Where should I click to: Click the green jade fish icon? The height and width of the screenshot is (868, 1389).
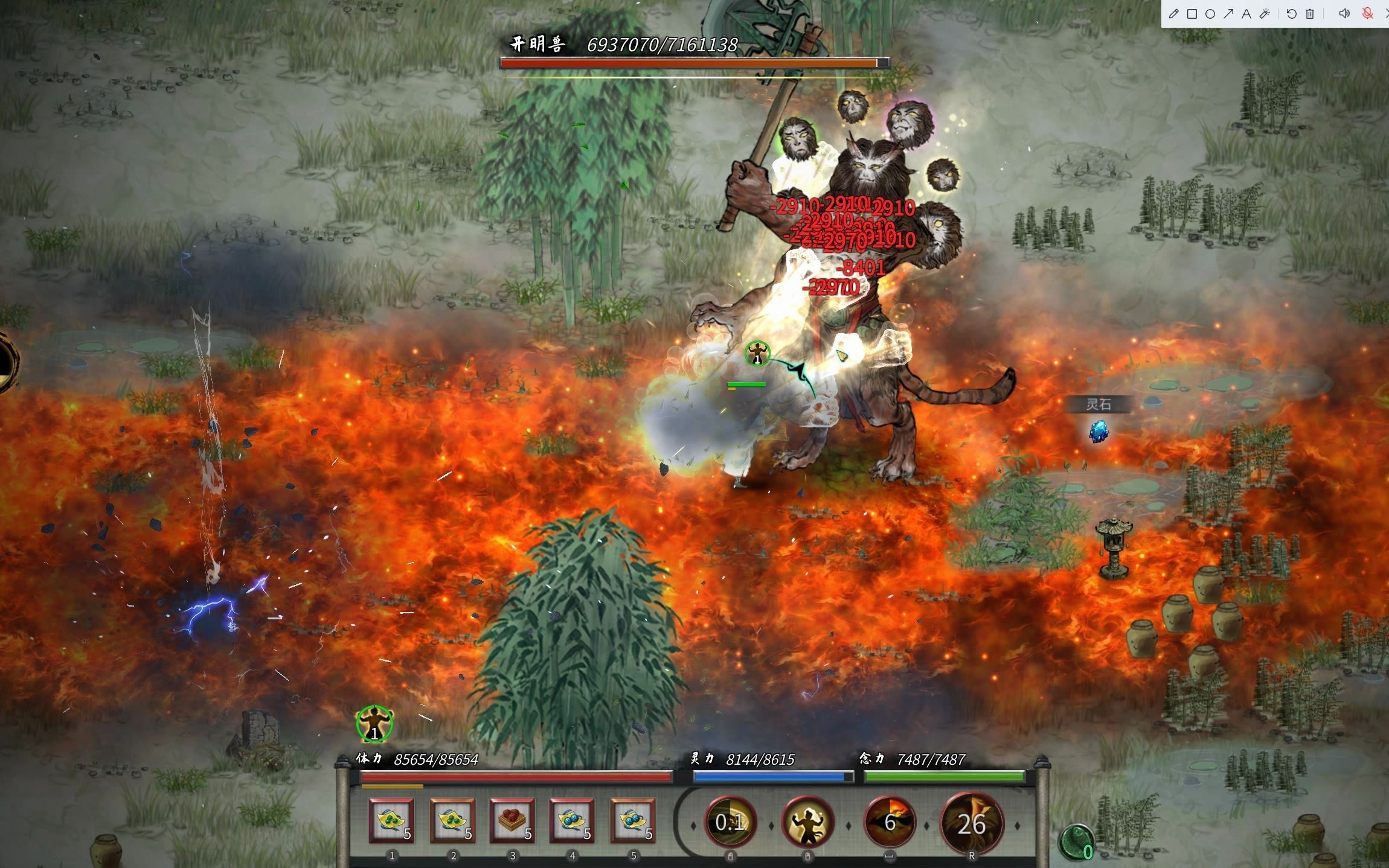click(1076, 841)
